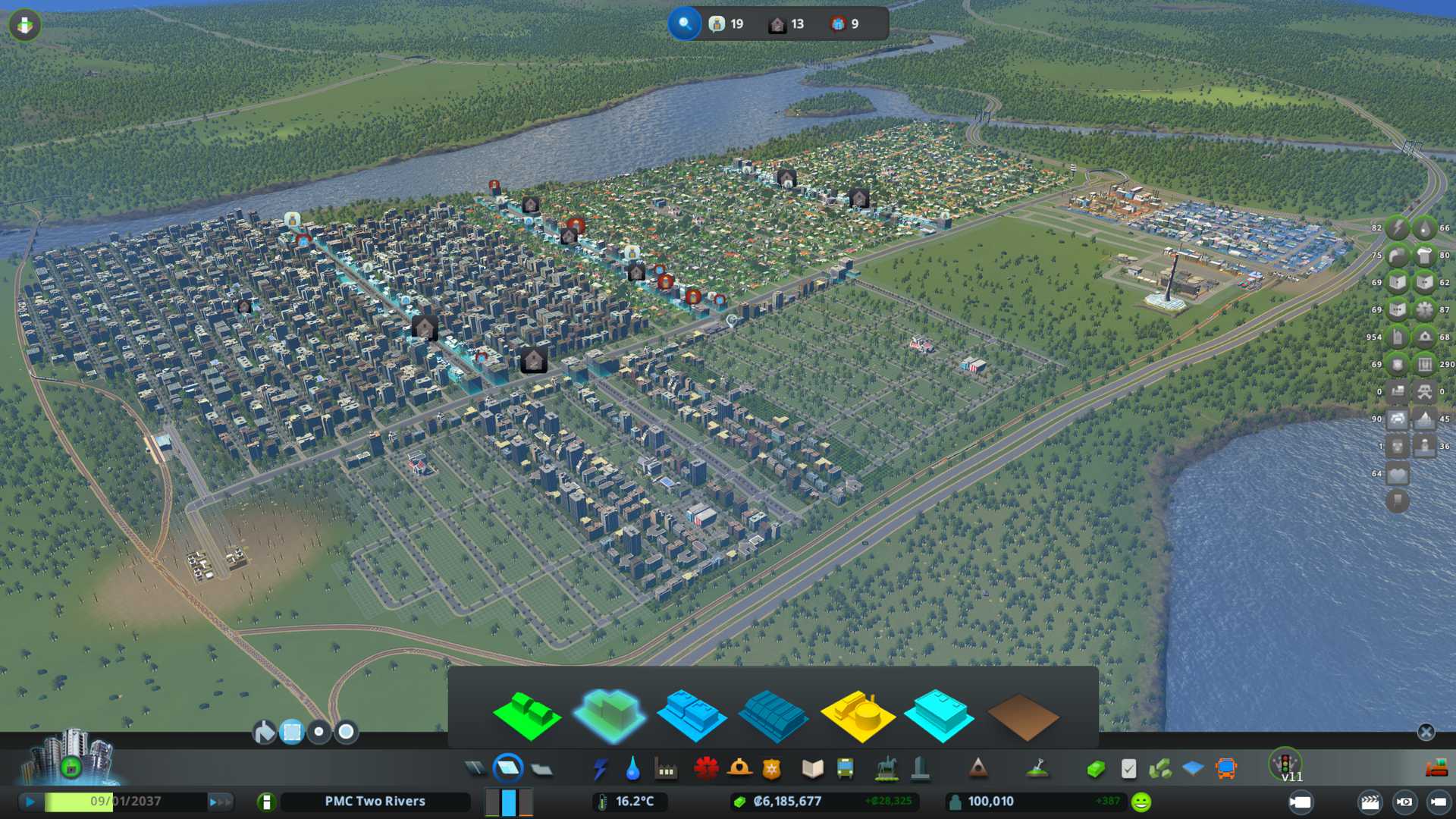
Task: Select the fill zoning tool
Action: pyautogui.click(x=264, y=732)
